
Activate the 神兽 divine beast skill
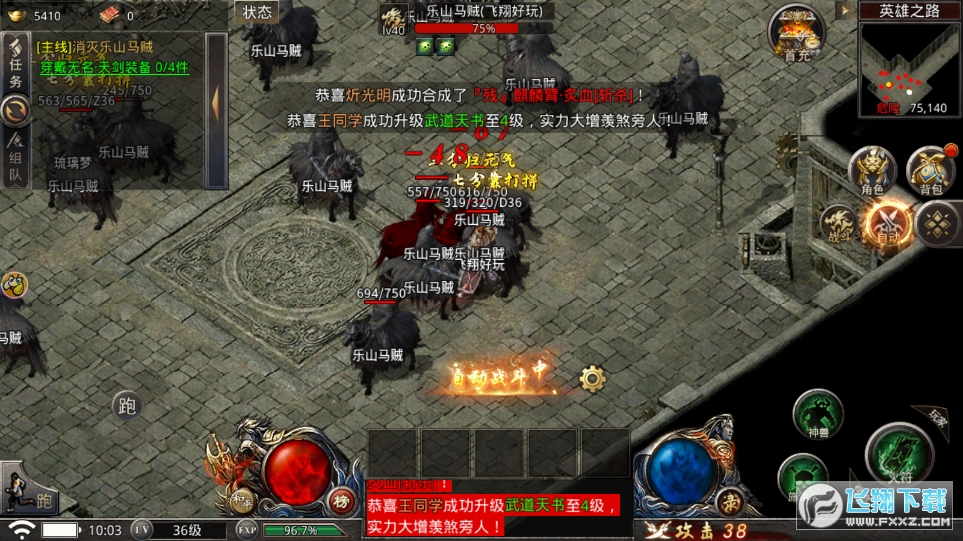818,414
